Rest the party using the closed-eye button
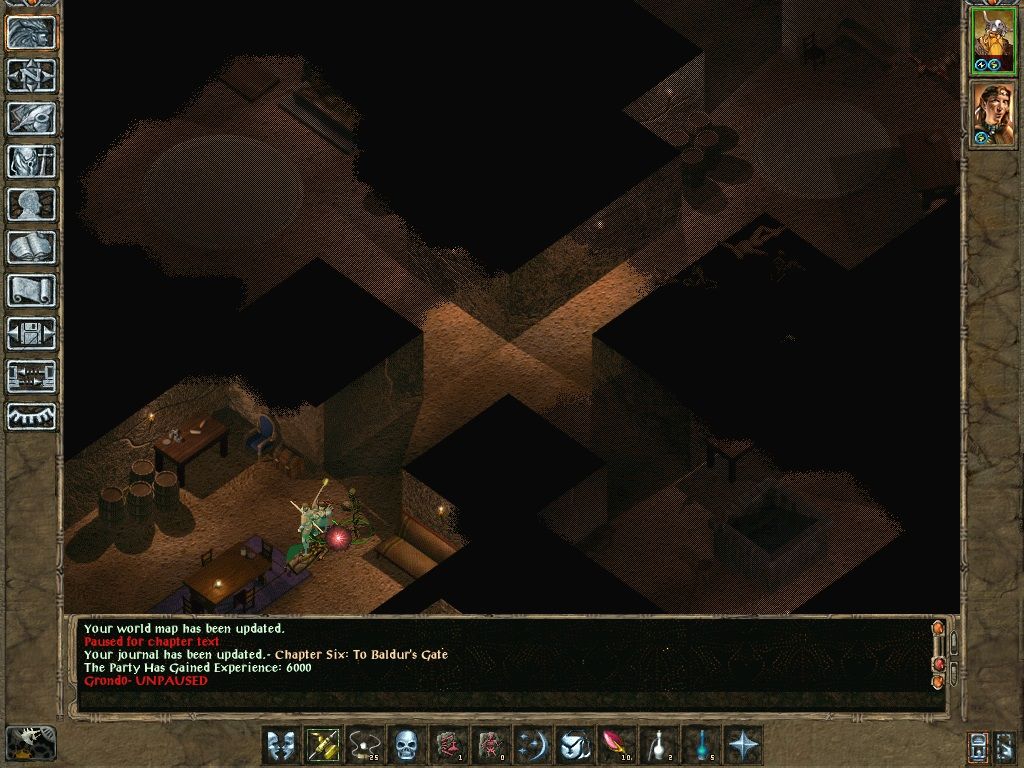1024x768 pixels. [x=32, y=416]
